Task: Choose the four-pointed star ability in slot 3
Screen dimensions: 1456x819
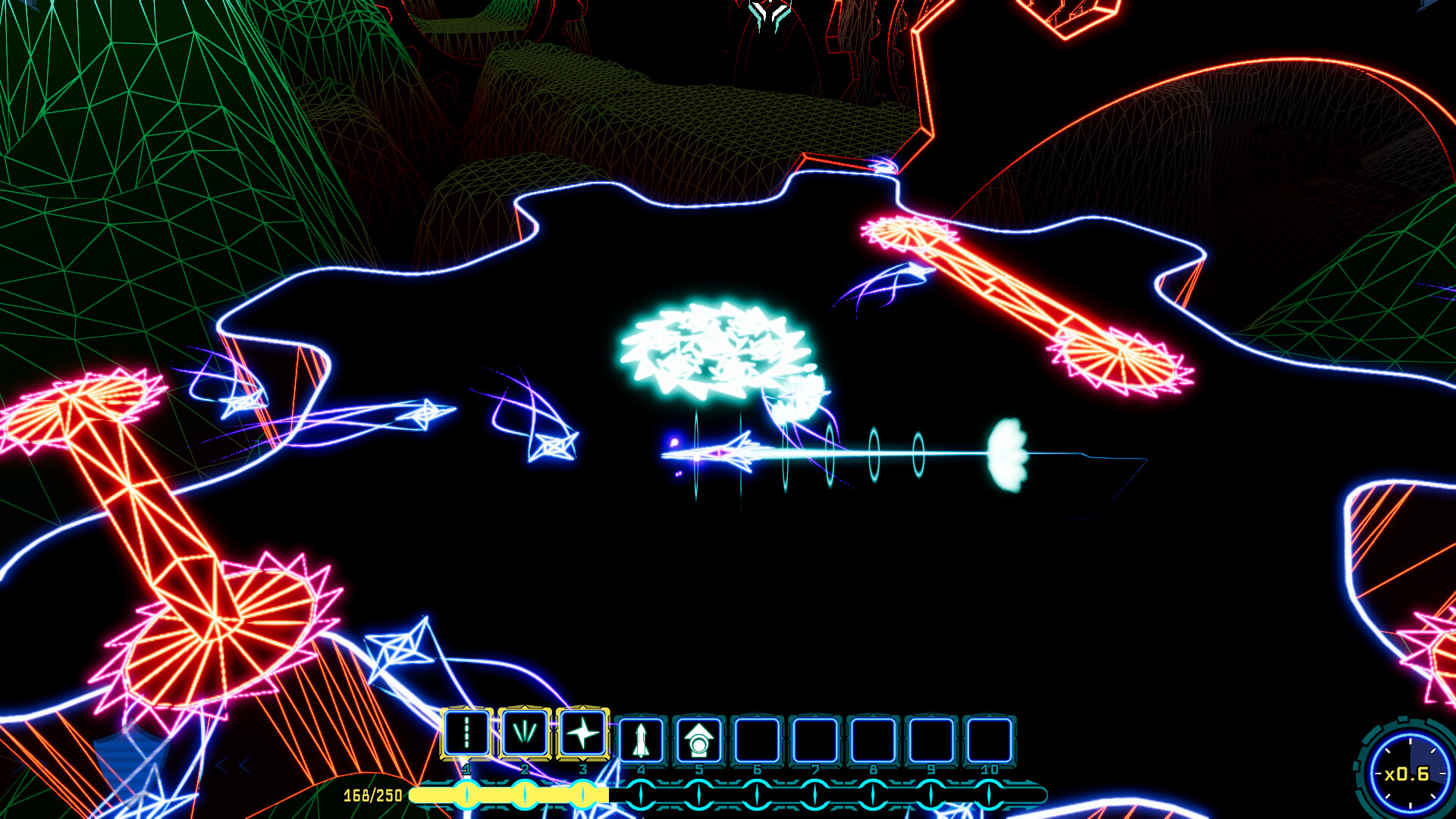Action: [582, 733]
